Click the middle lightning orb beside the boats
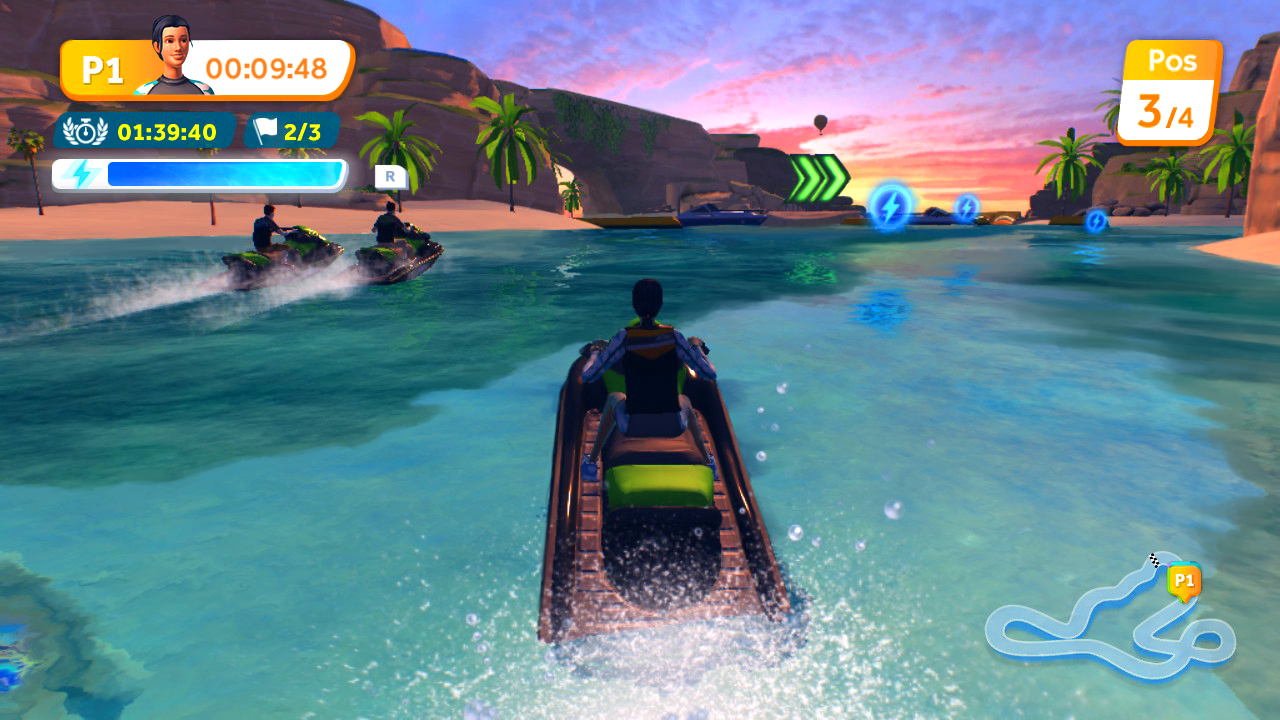Screen dimensions: 1280x720 click(965, 209)
